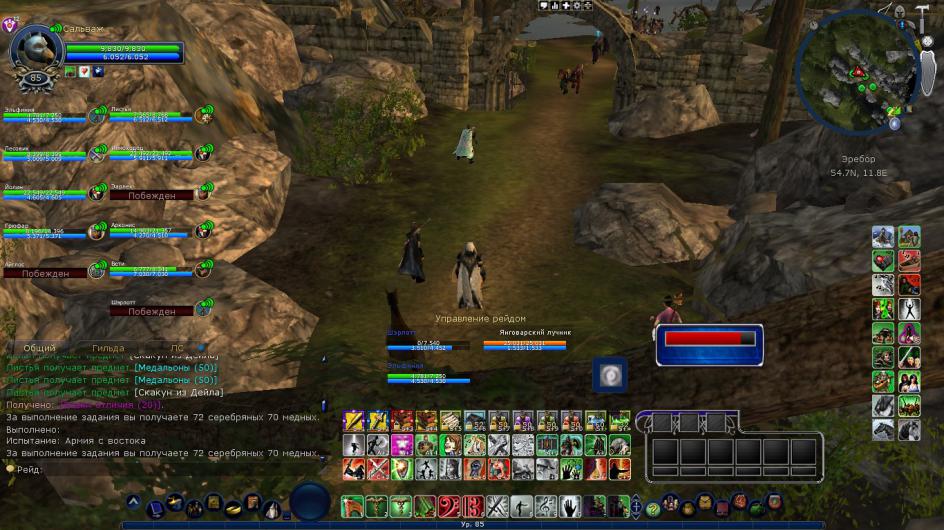Click the Рейд chat input line

(x=160, y=469)
